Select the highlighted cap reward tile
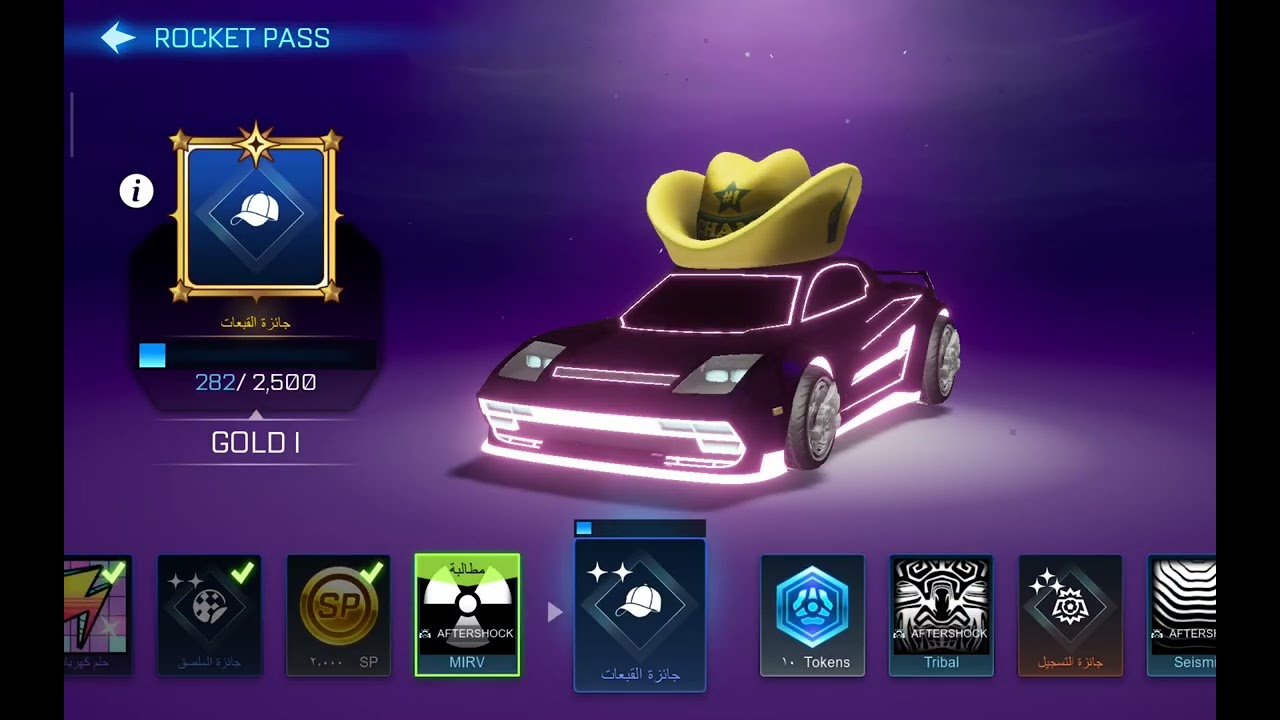 640,614
